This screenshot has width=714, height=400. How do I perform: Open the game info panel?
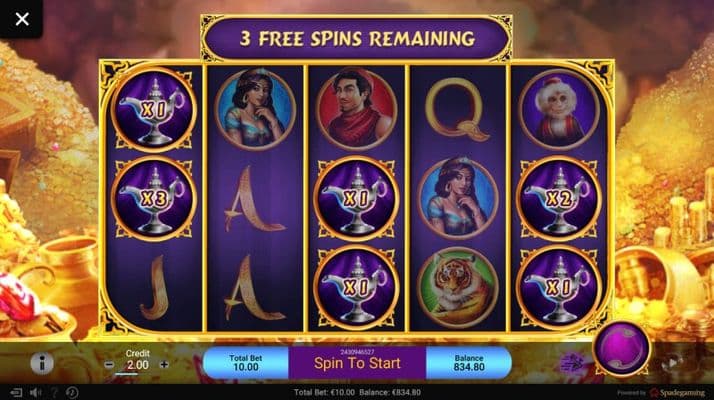coord(42,363)
